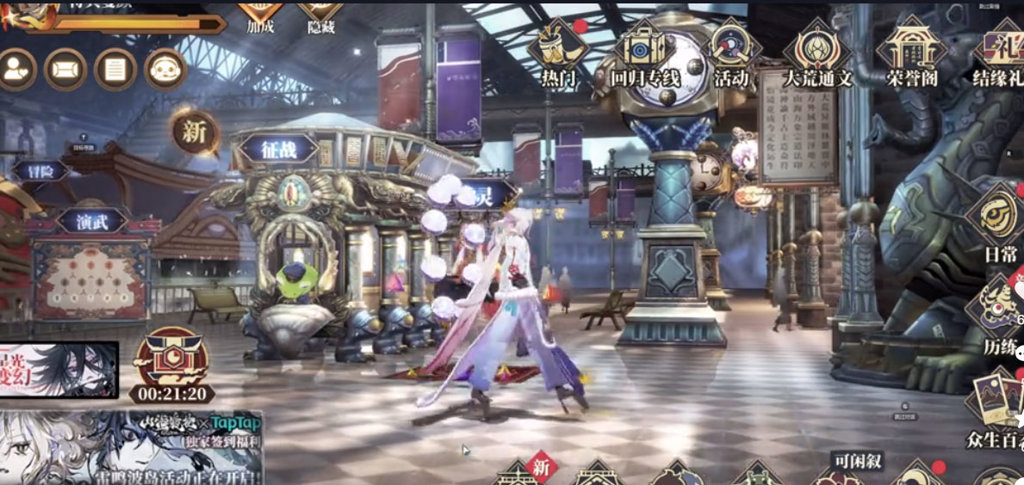Open the mail envelope icon
The height and width of the screenshot is (485, 1024).
pyautogui.click(x=65, y=69)
